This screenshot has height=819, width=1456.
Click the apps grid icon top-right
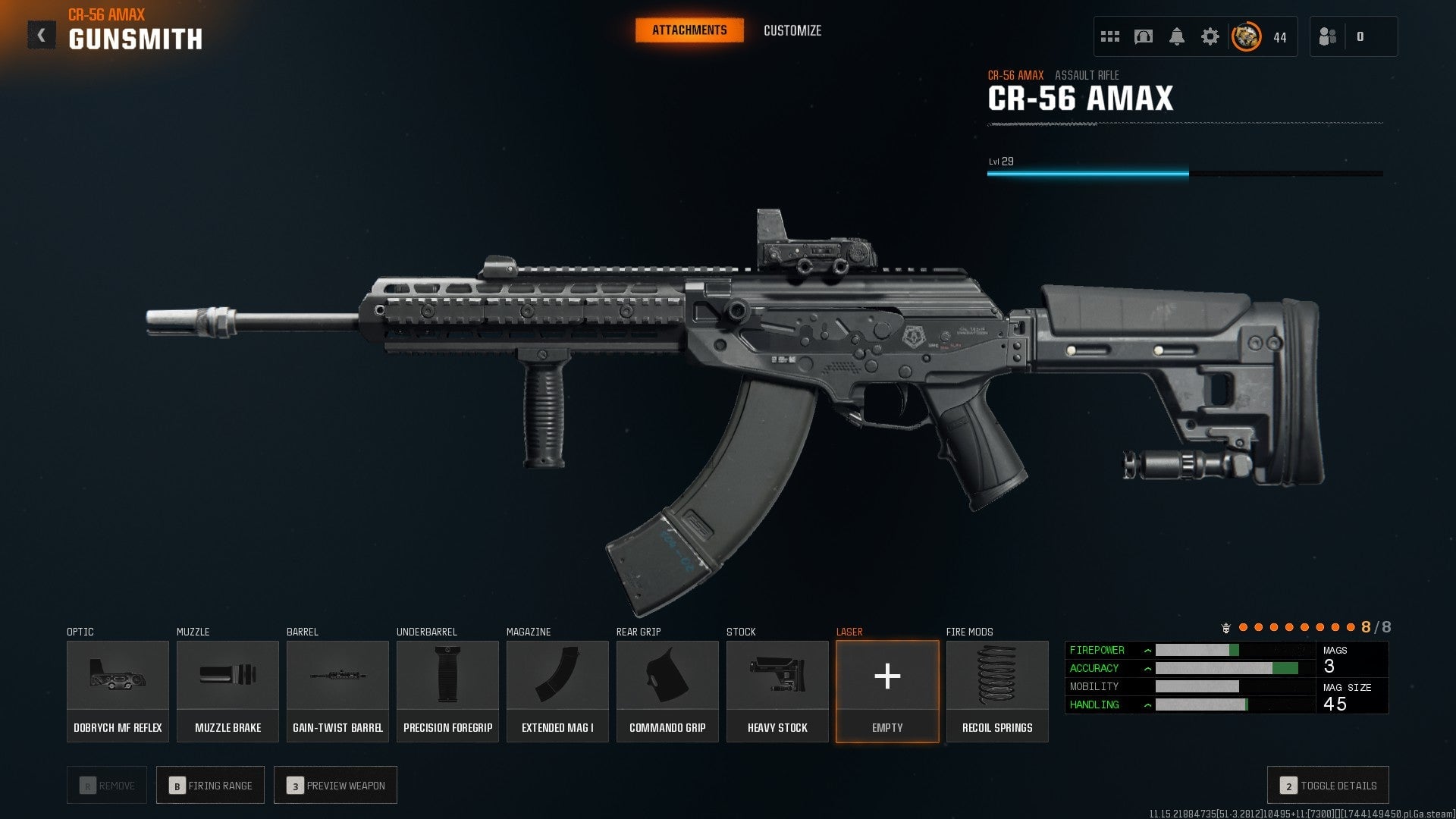tap(1109, 36)
